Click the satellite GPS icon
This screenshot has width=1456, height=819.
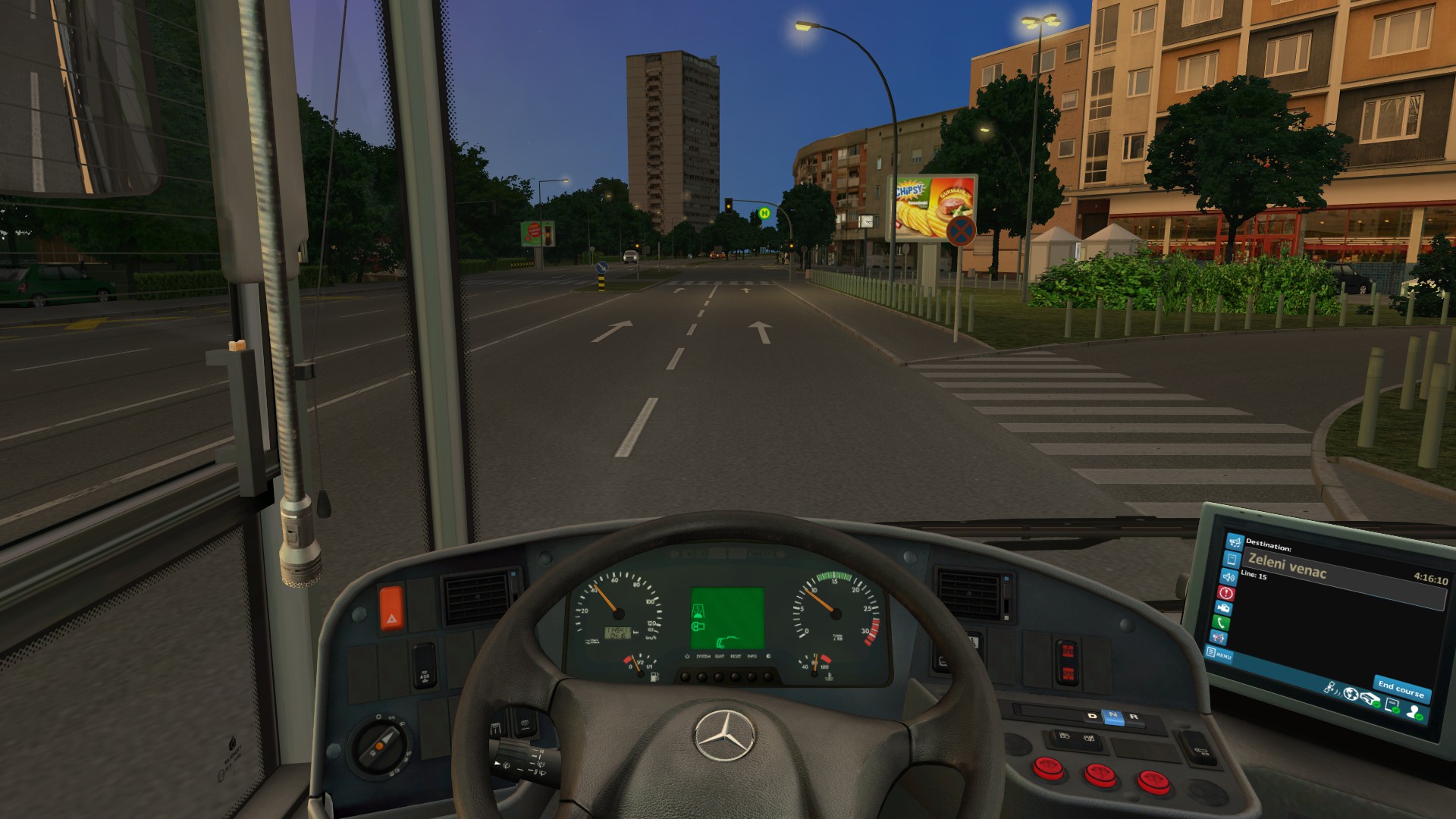point(1331,688)
